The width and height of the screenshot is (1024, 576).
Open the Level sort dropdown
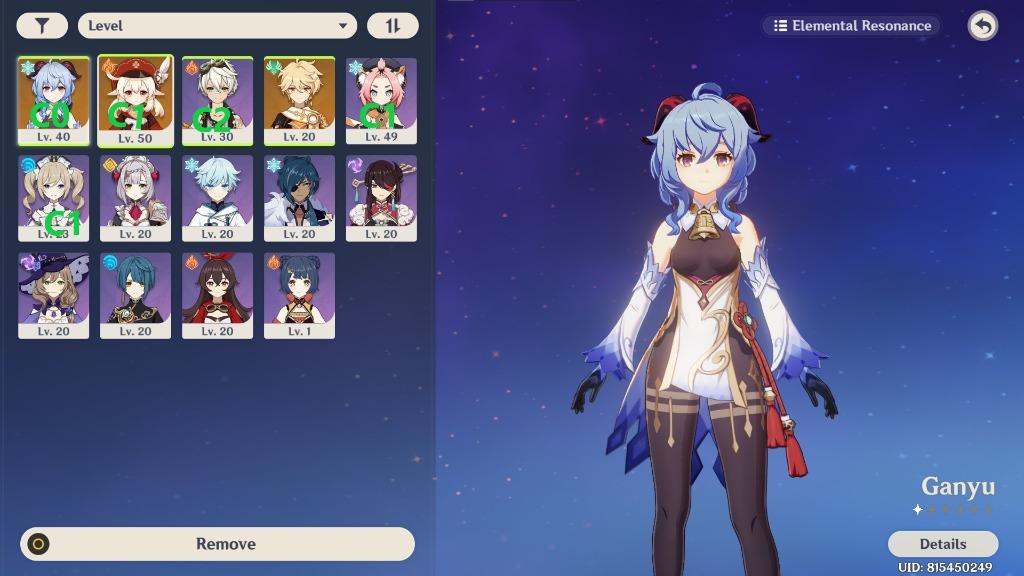point(217,26)
